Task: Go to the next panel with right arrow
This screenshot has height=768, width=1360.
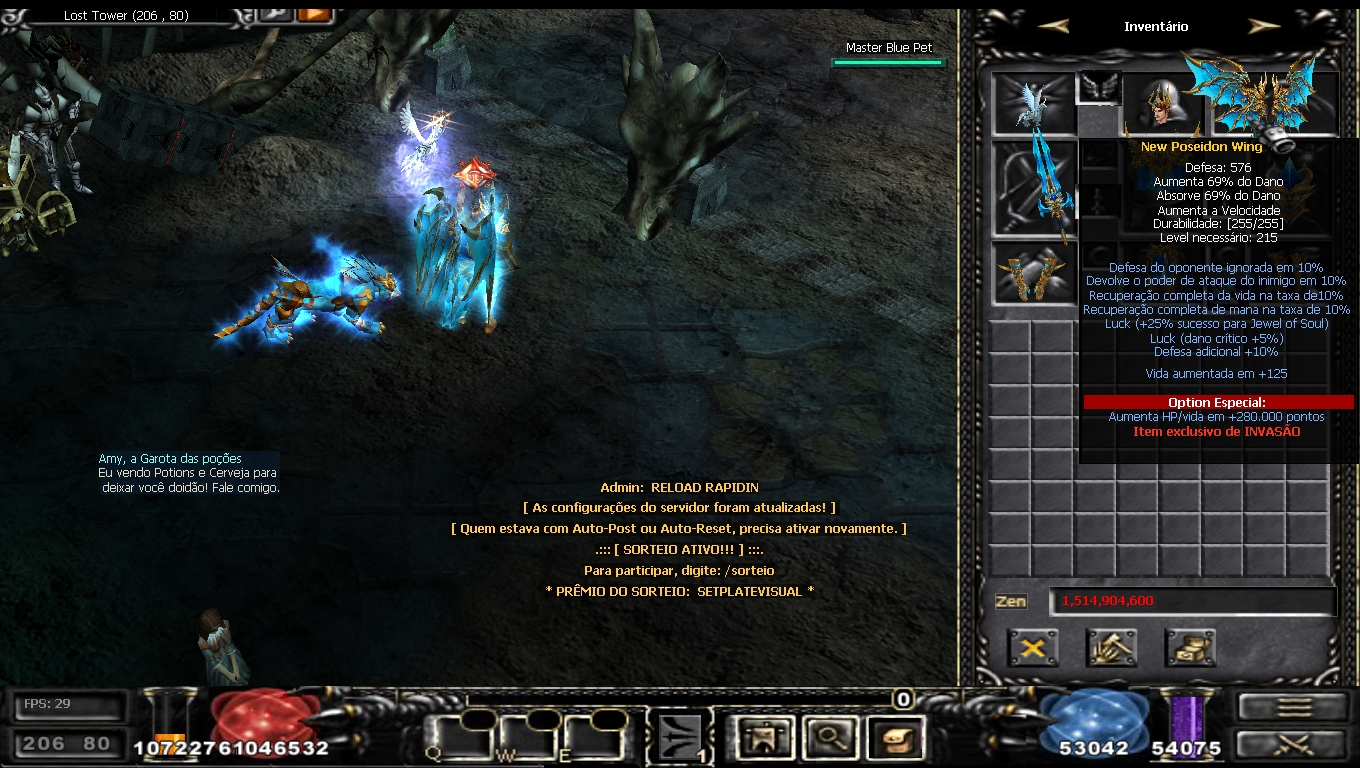Action: click(x=1264, y=27)
